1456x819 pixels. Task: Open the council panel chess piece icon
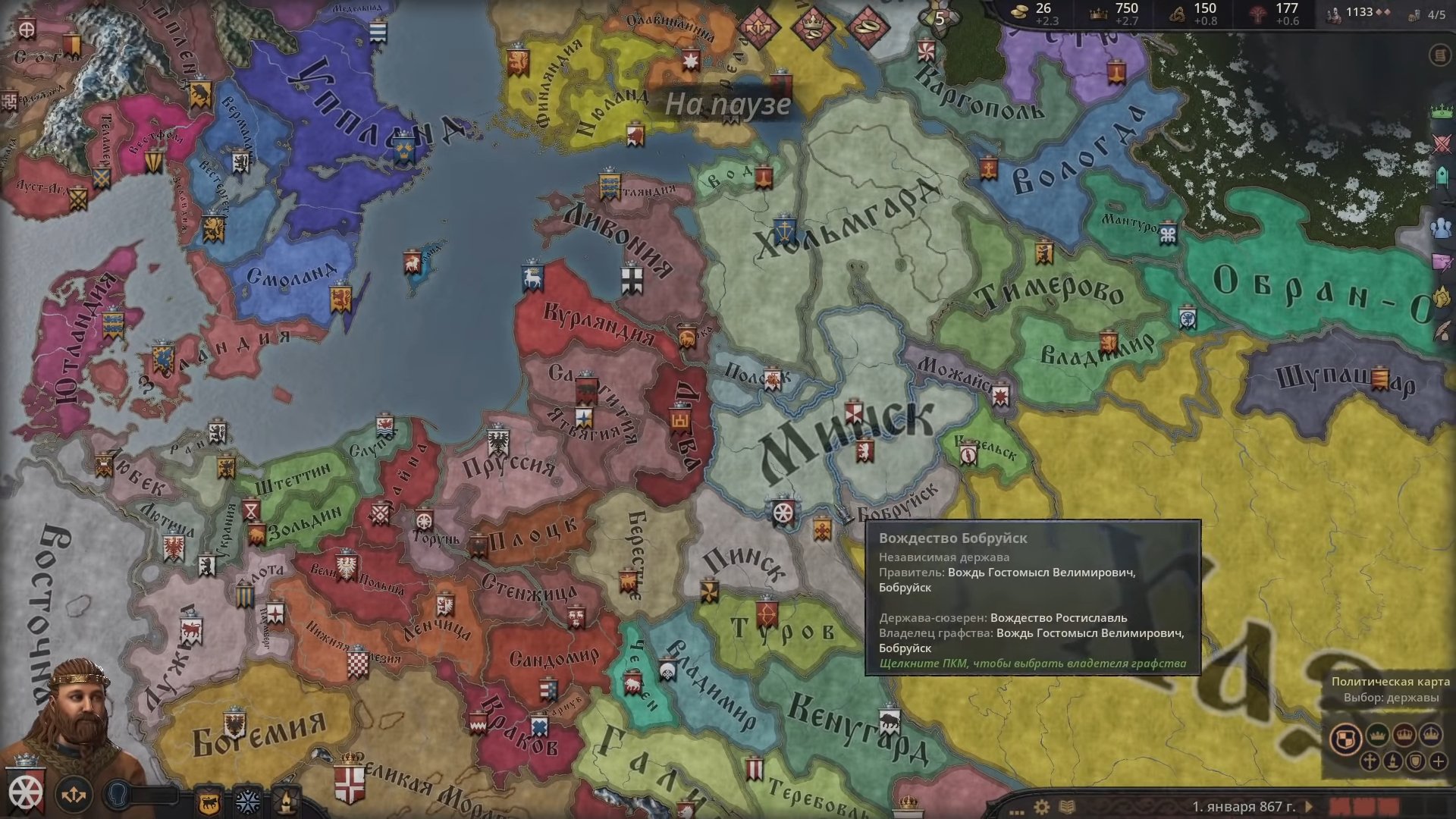pos(1442,178)
